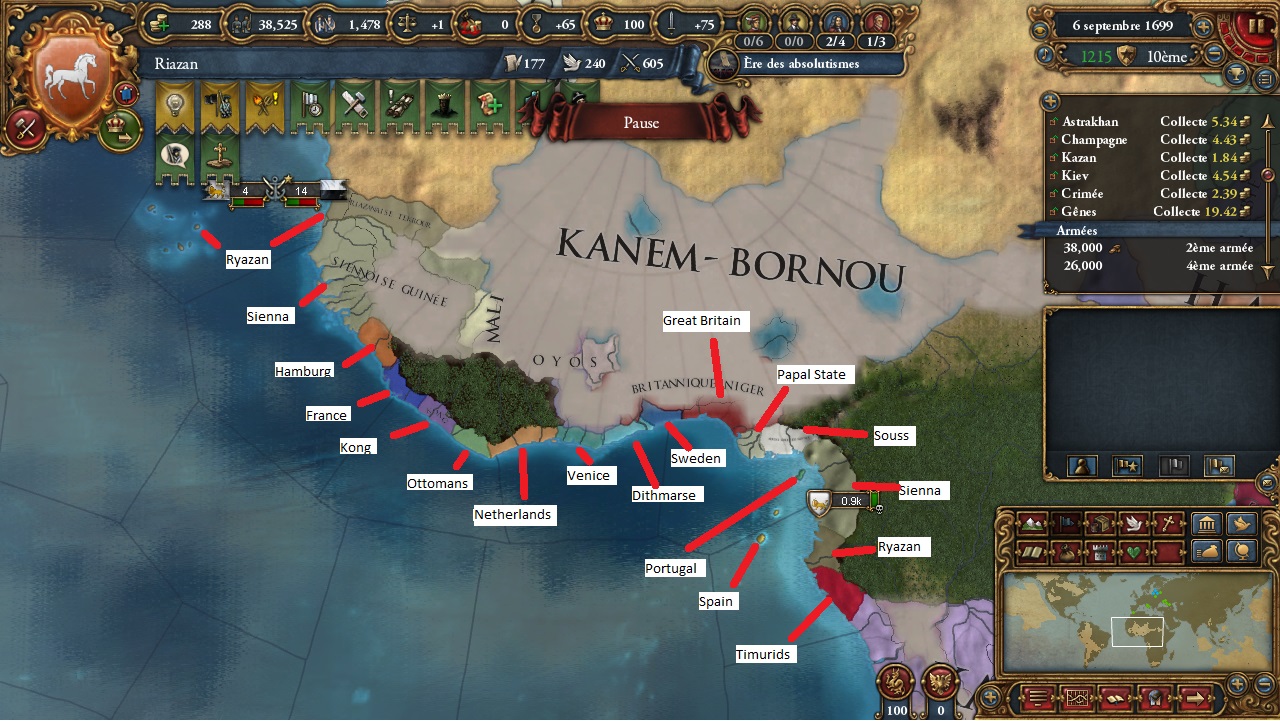
Task: Mute game music with the note icon
Action: (x=1045, y=55)
